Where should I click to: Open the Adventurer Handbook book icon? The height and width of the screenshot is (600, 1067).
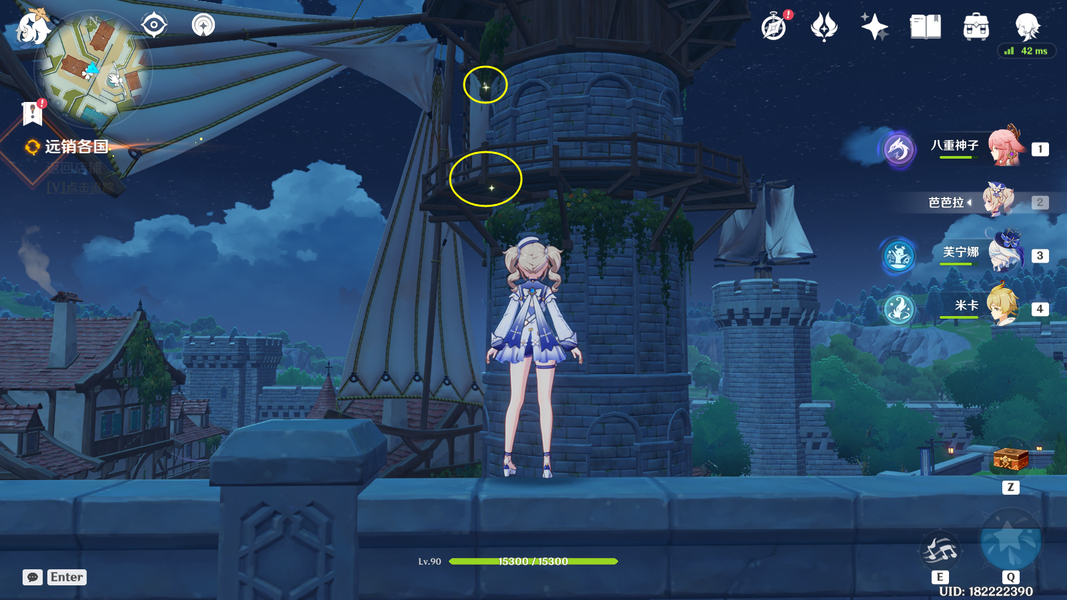pos(925,27)
